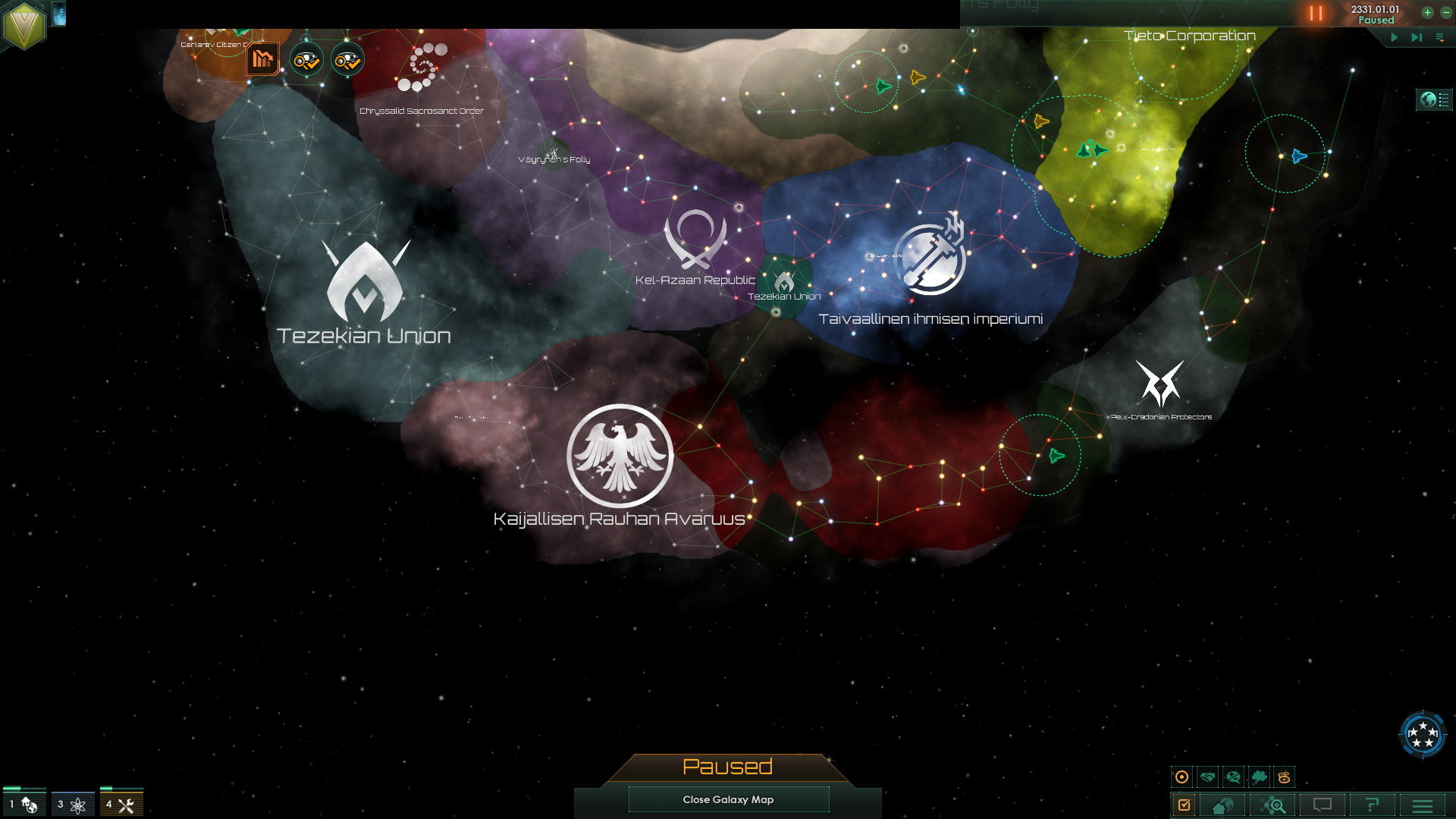Toggle the orange checkmark box button
Viewport: 1456px width, 819px height.
point(1184,805)
